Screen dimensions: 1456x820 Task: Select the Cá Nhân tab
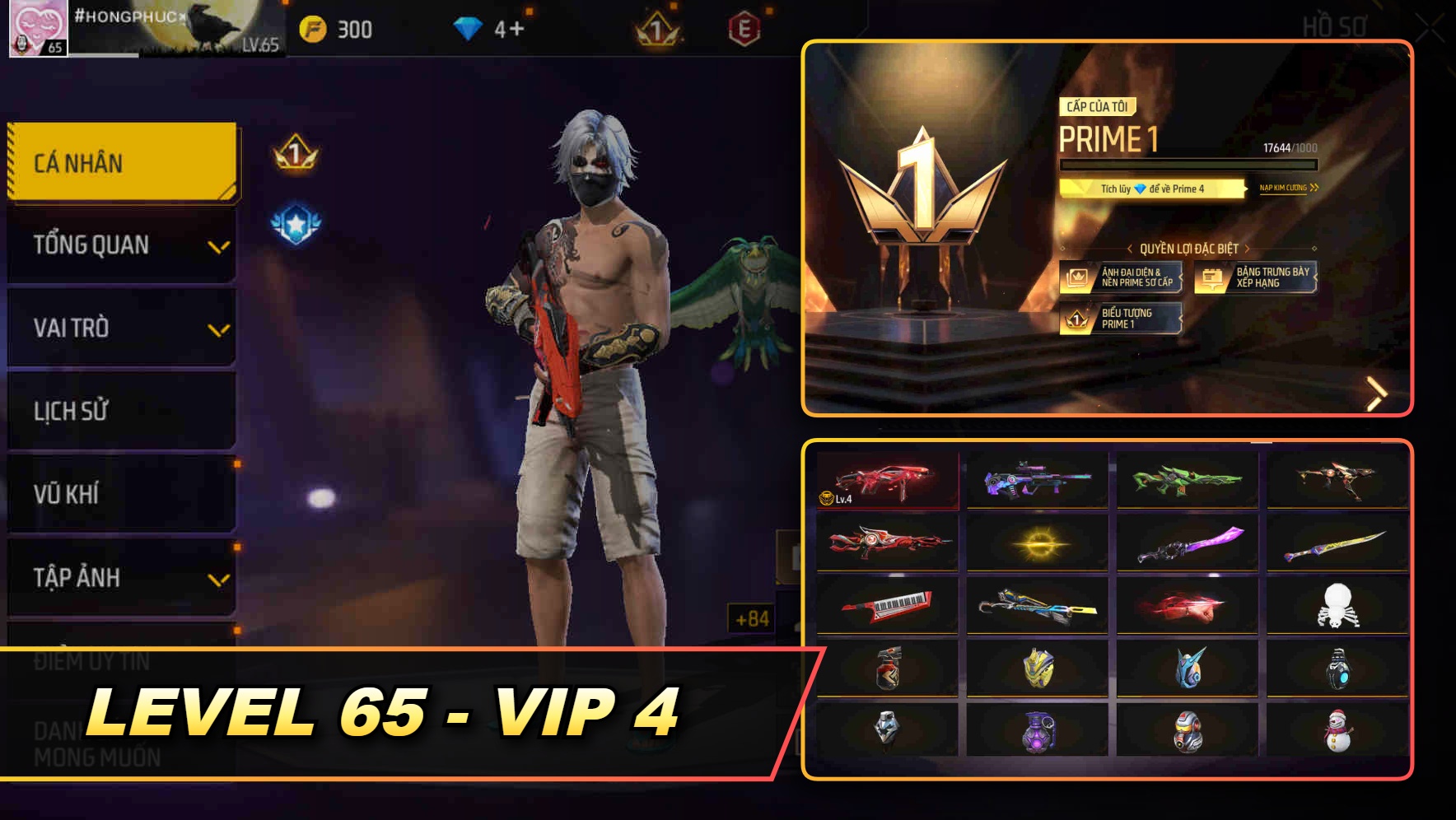[x=121, y=162]
